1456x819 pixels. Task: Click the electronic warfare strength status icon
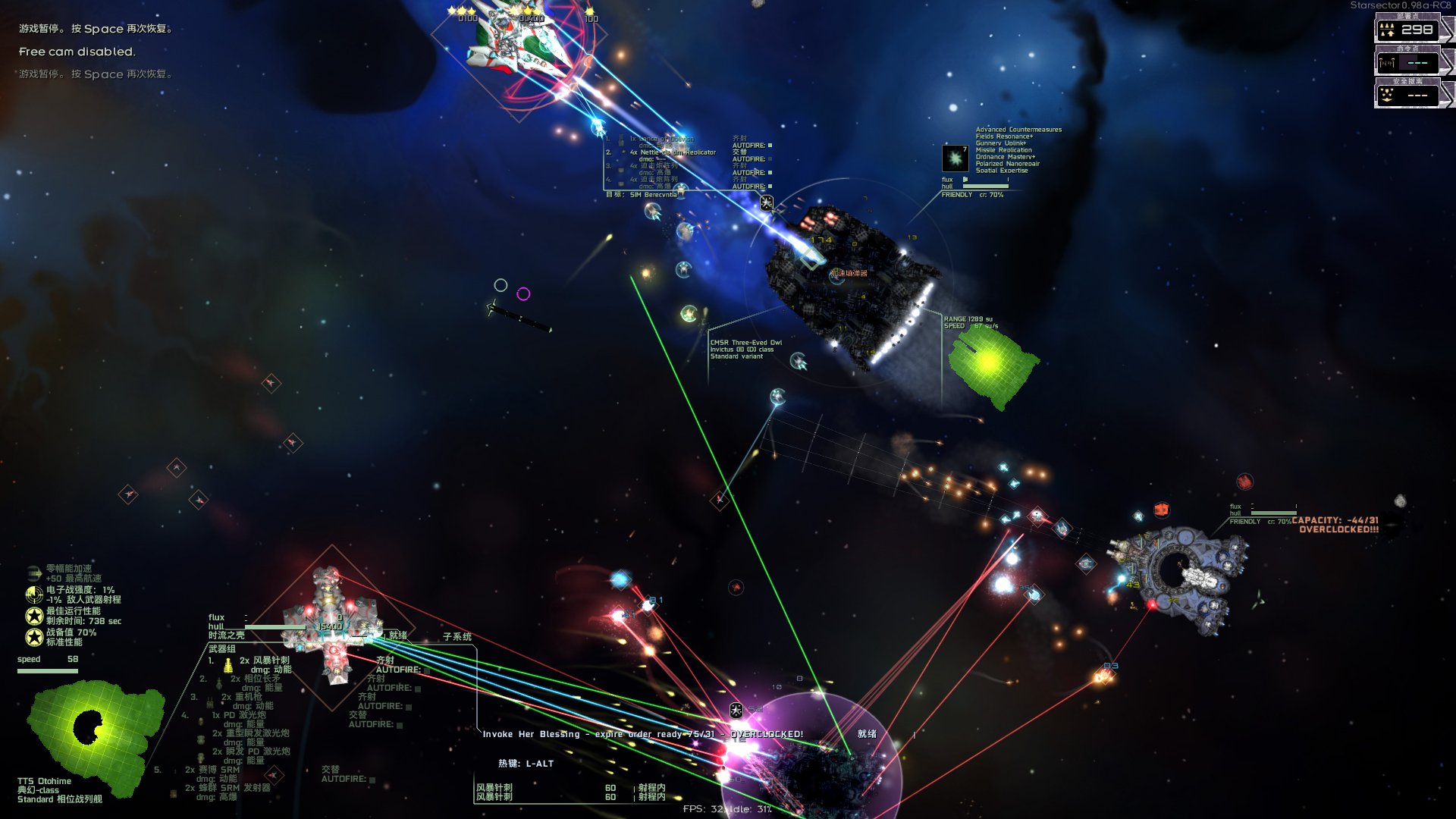(x=34, y=595)
